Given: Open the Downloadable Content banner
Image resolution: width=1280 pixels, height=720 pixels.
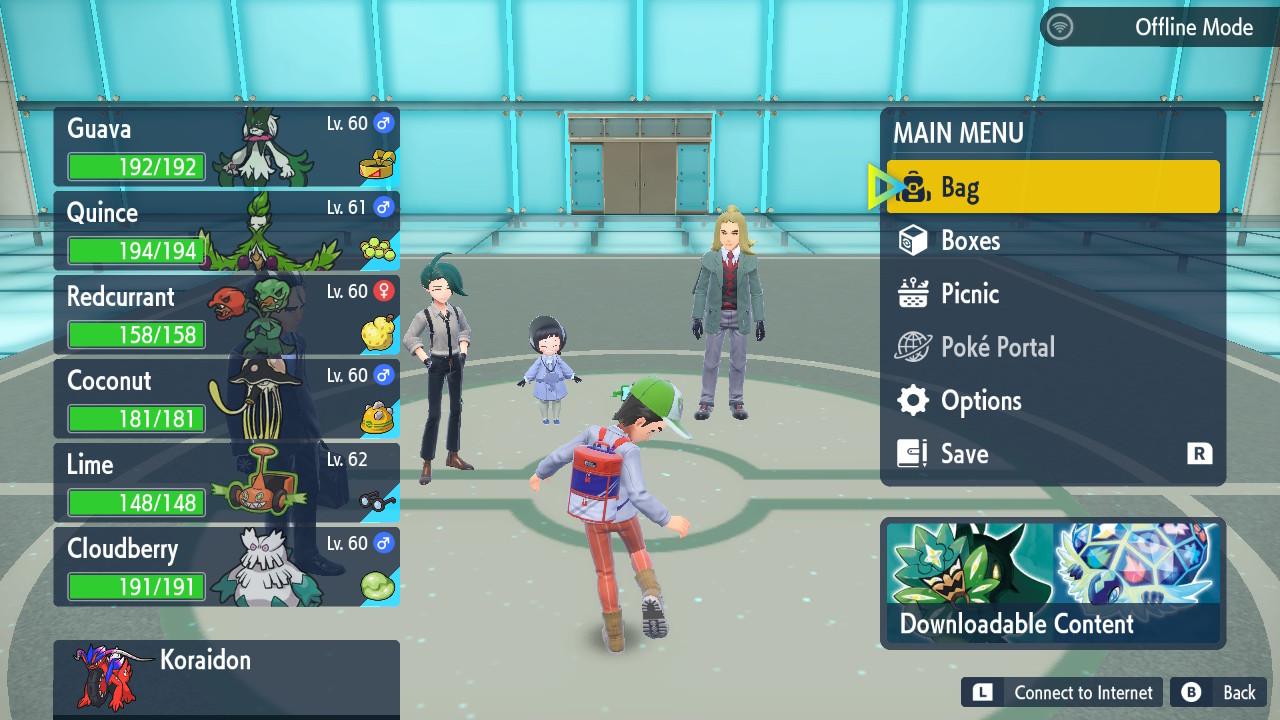Looking at the screenshot, I should 1053,583.
